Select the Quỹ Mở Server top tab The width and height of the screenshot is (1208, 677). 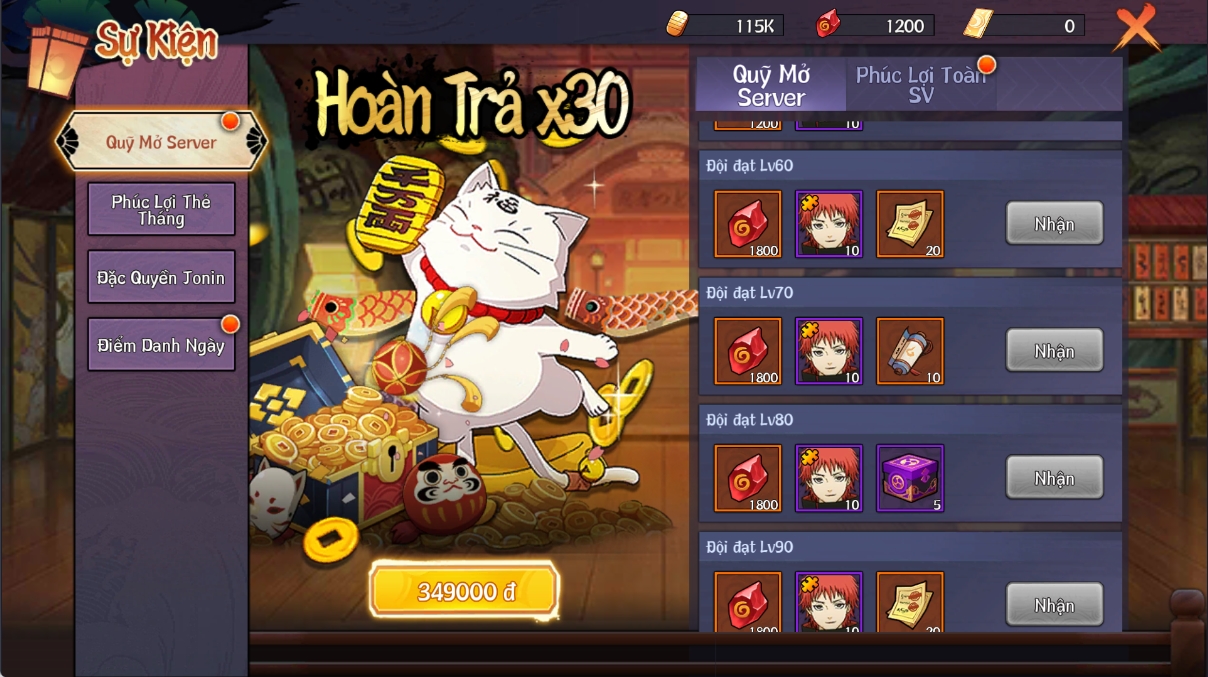coord(771,84)
